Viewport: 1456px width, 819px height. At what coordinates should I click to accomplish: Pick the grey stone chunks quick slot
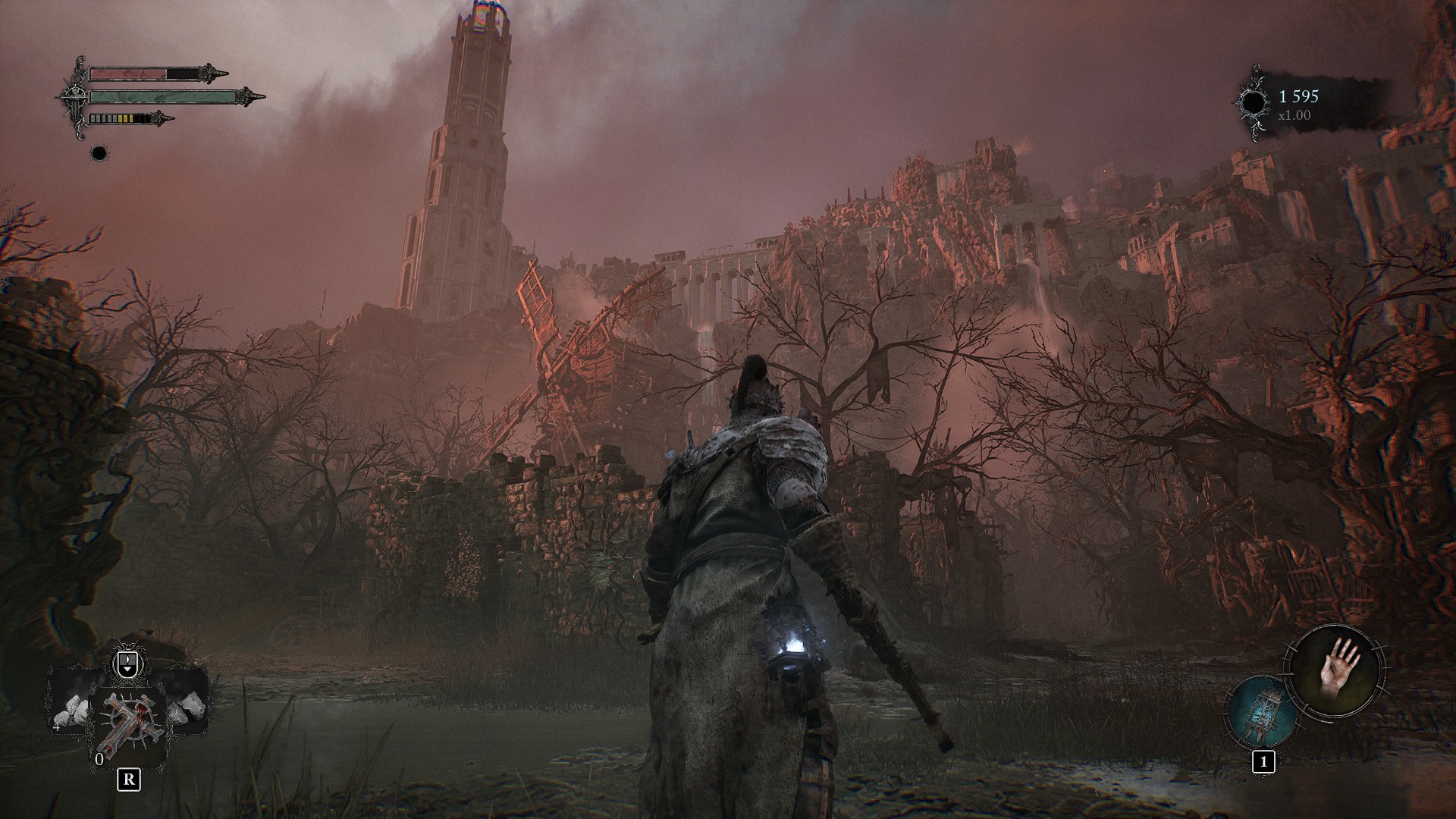(187, 706)
